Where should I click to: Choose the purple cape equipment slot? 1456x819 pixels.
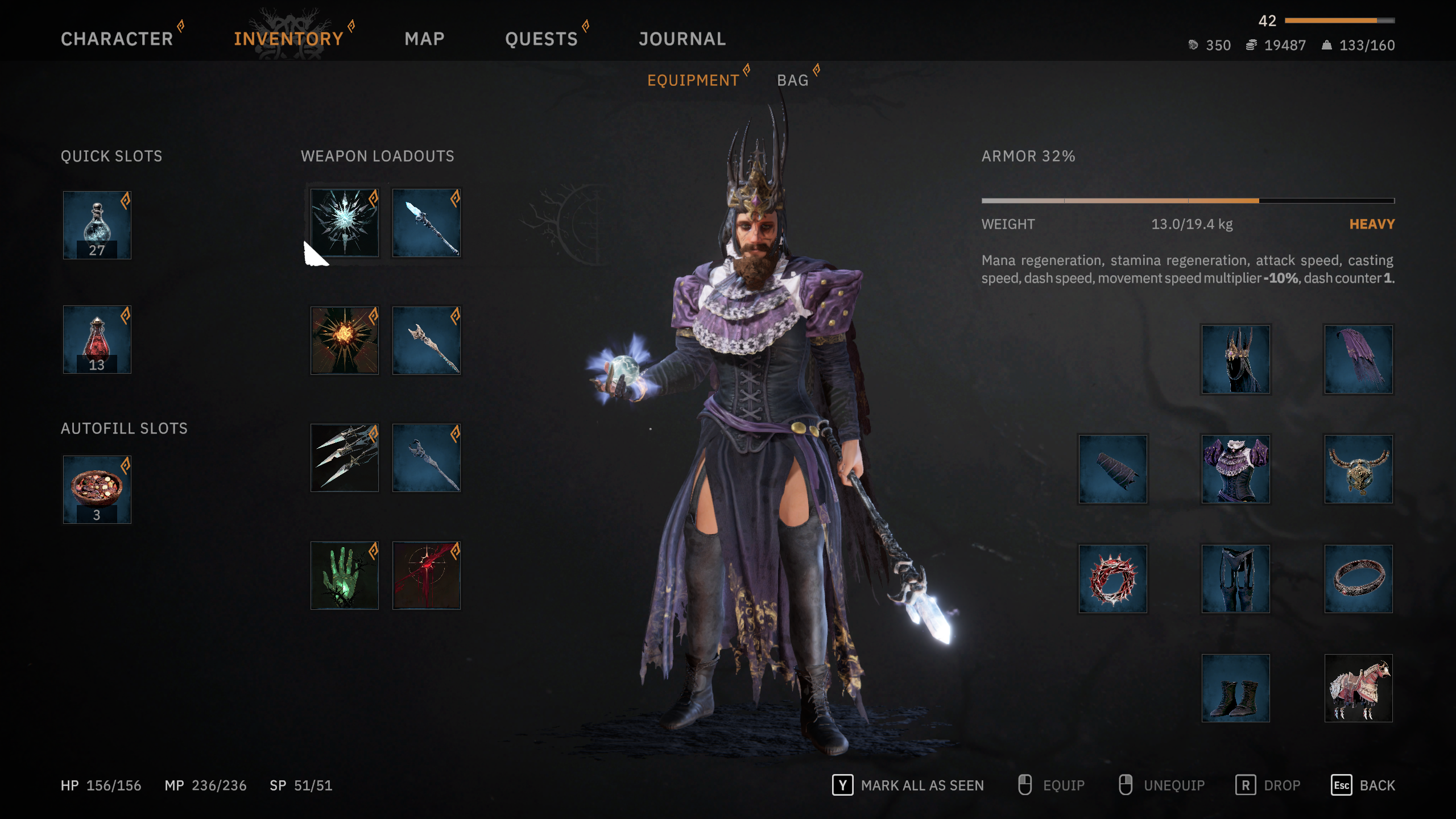tap(1358, 359)
